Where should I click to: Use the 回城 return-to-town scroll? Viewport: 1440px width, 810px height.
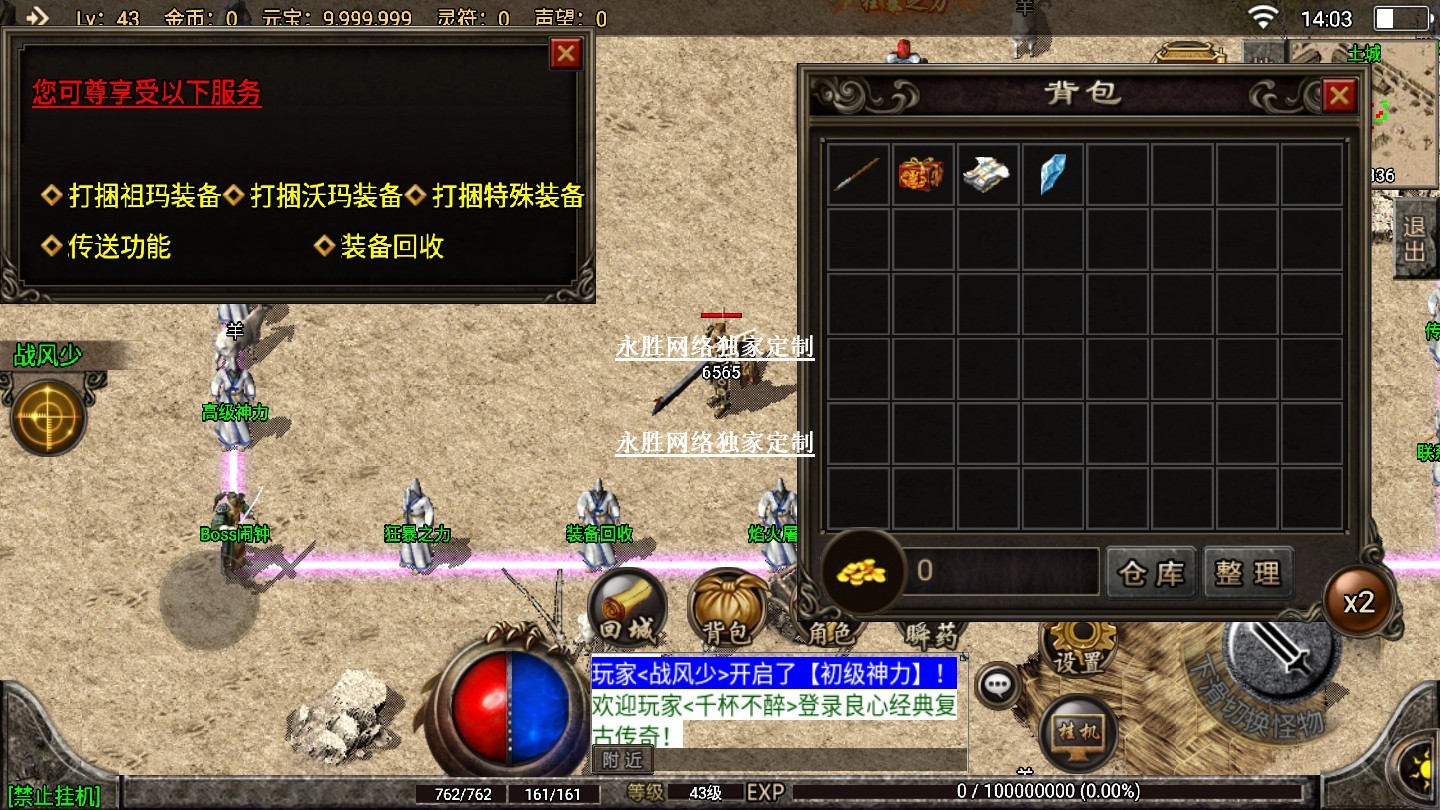click(626, 607)
